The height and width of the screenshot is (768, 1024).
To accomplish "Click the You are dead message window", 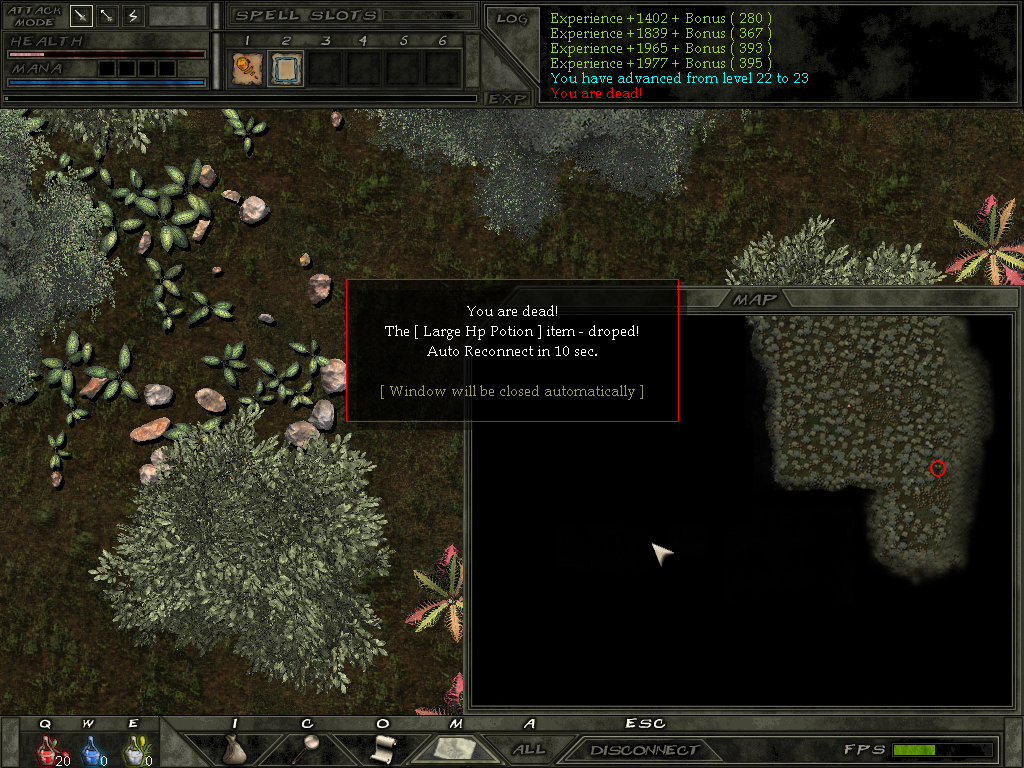I will 512,350.
